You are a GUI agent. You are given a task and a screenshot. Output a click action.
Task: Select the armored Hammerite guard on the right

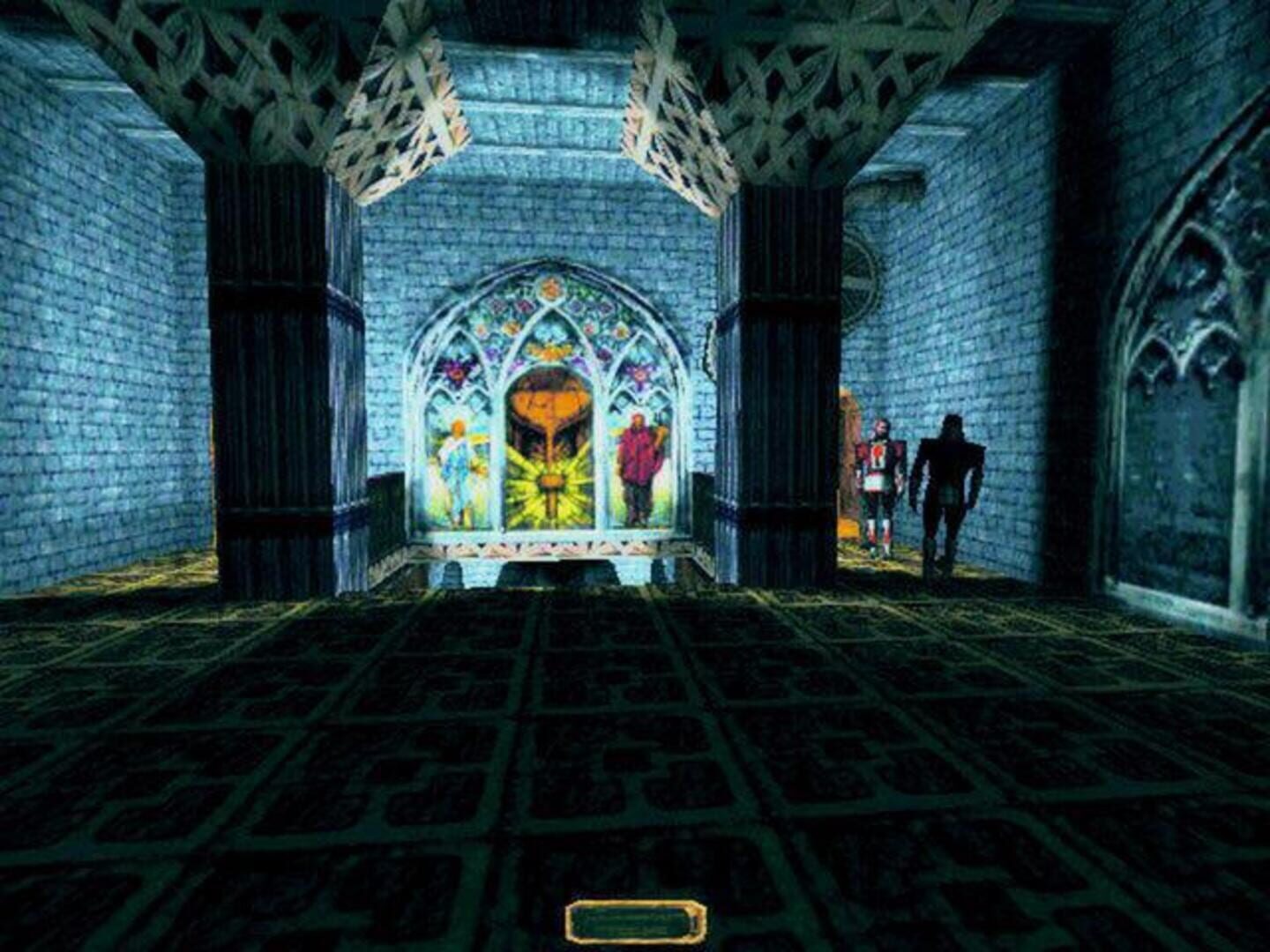click(880, 473)
